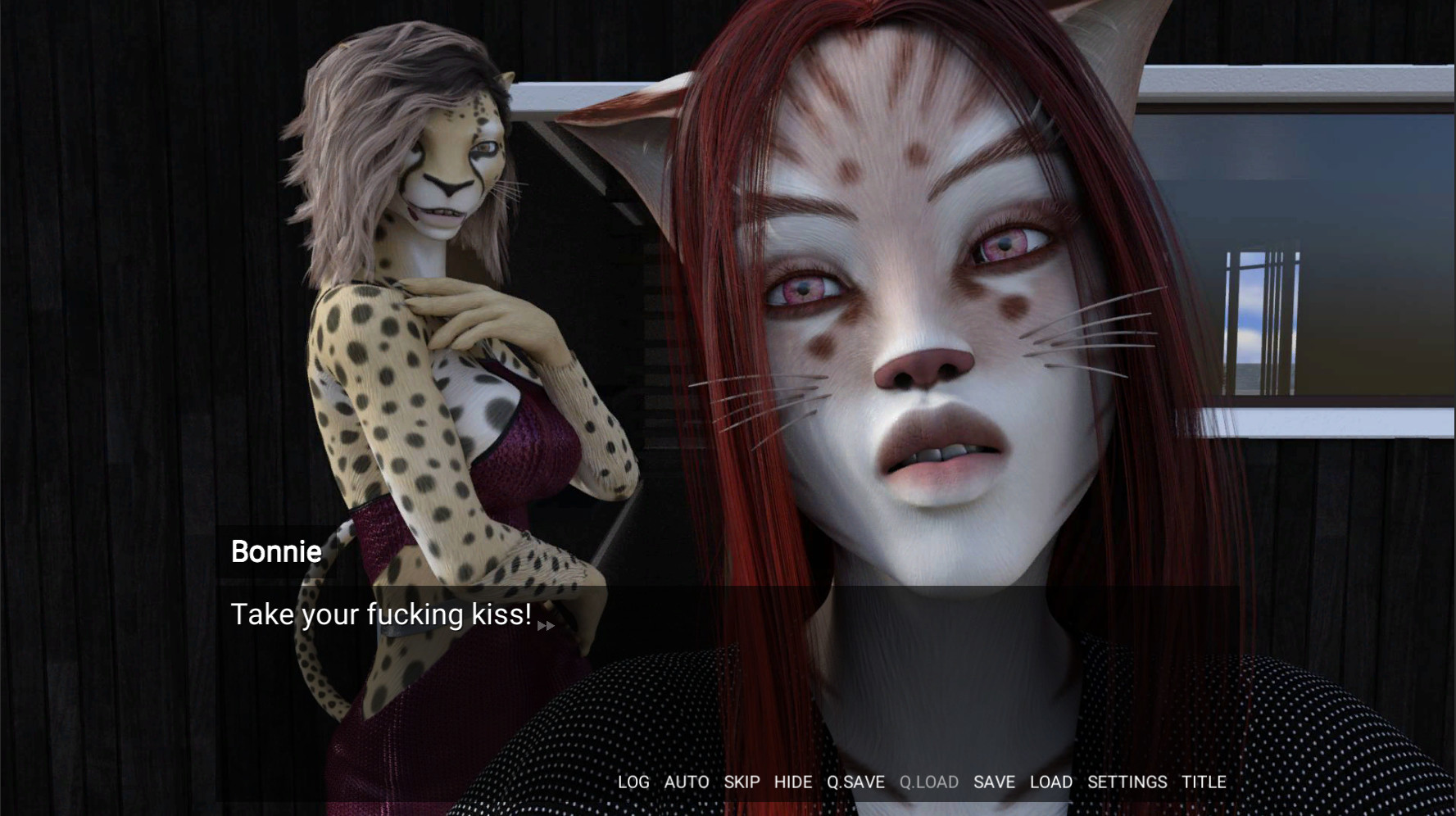Load the quicksave via Q.LOAD

pos(929,782)
